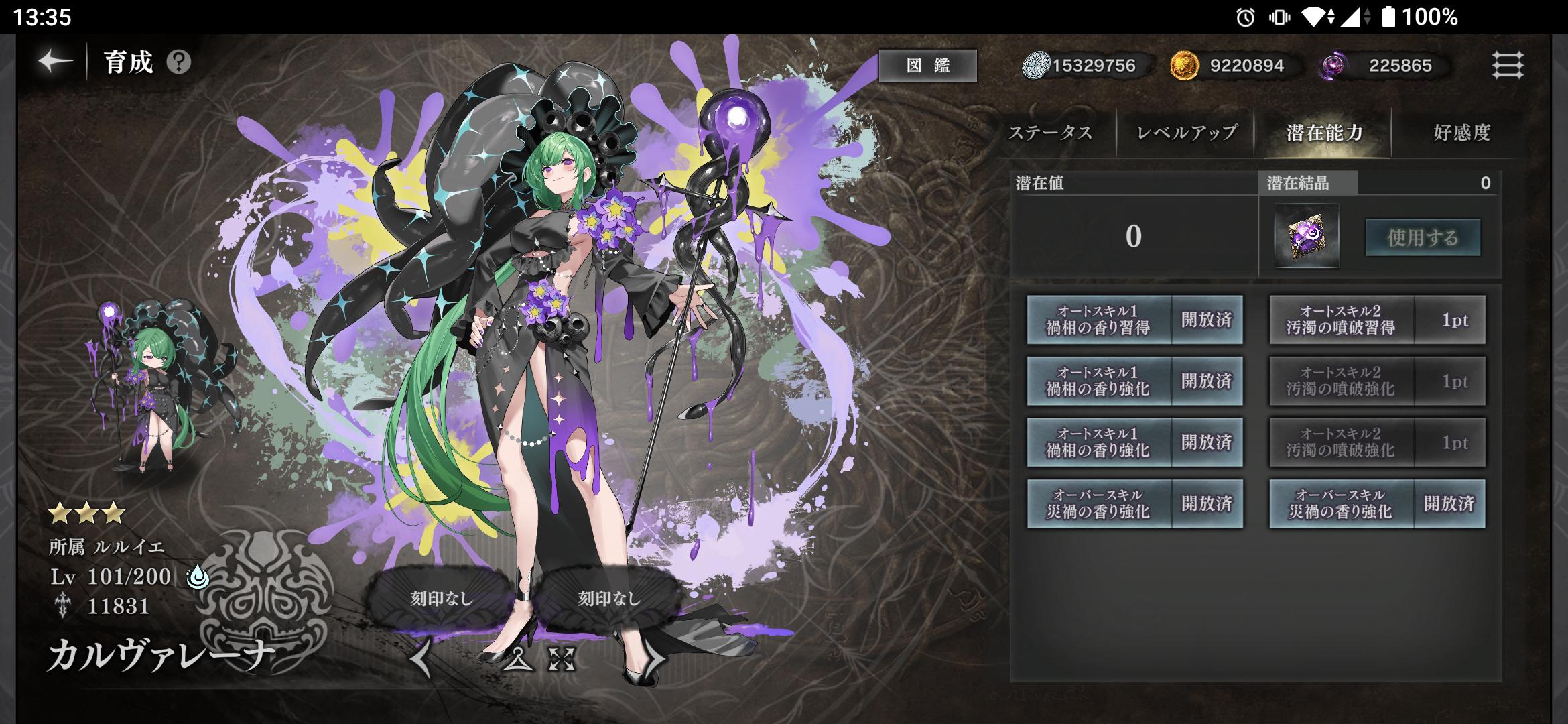Select the 潜在能力 tab
This screenshot has height=724, width=1568.
pyautogui.click(x=1325, y=133)
